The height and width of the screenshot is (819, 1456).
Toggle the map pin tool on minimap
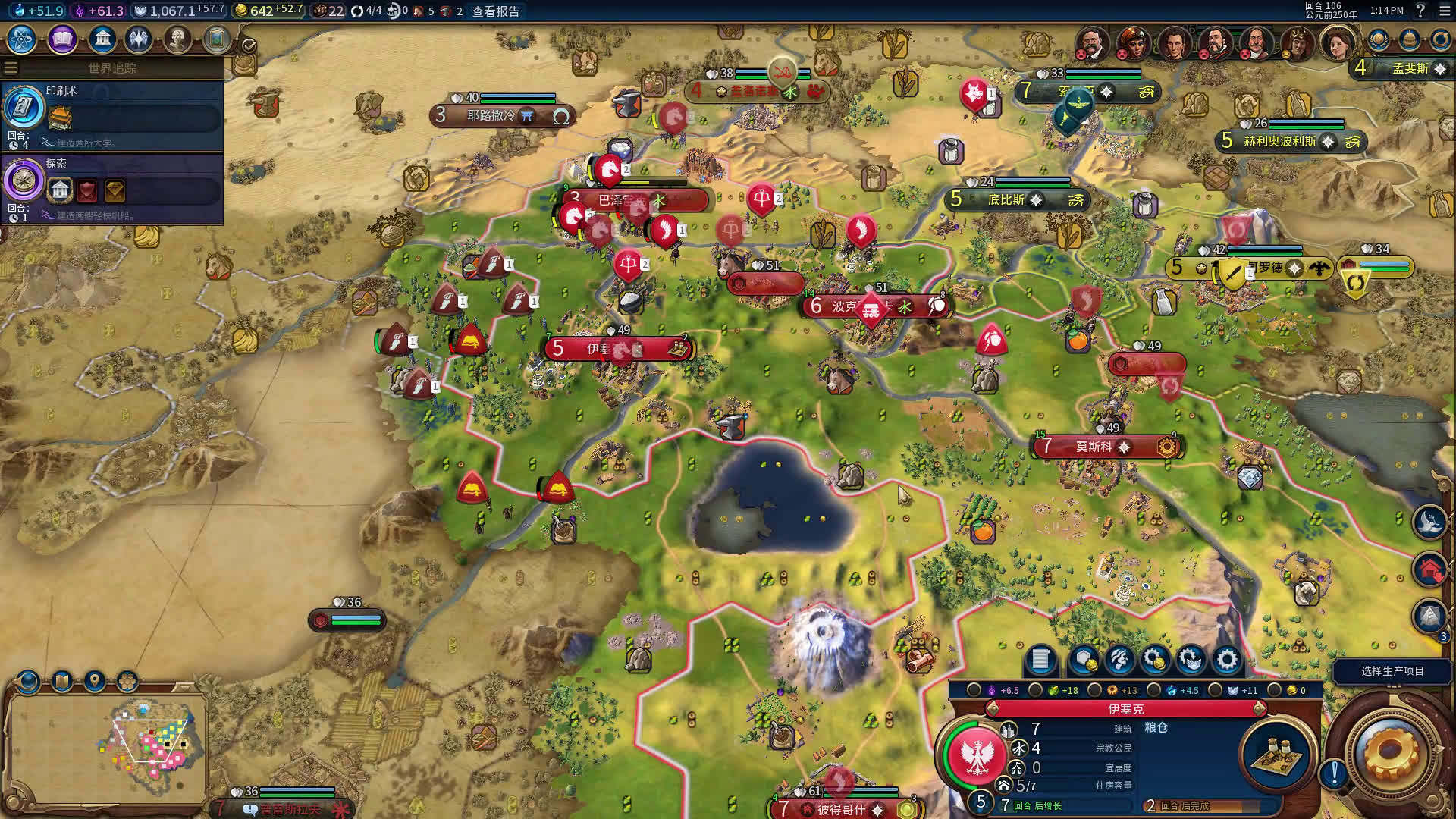click(95, 681)
